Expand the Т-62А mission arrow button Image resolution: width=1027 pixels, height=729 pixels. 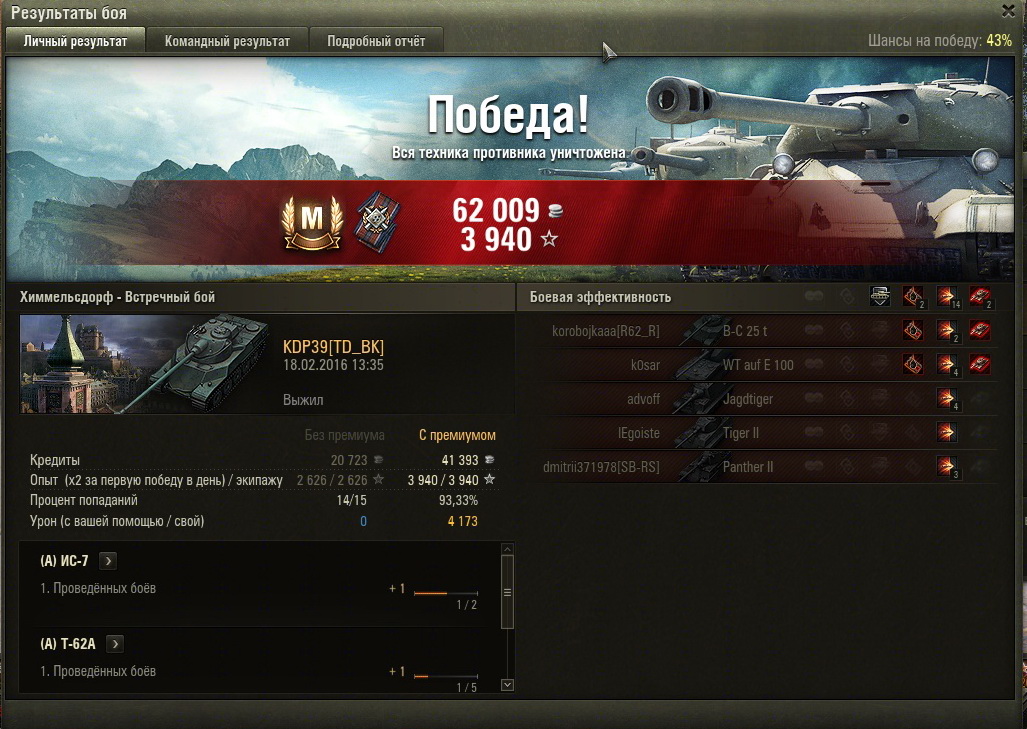(115, 644)
